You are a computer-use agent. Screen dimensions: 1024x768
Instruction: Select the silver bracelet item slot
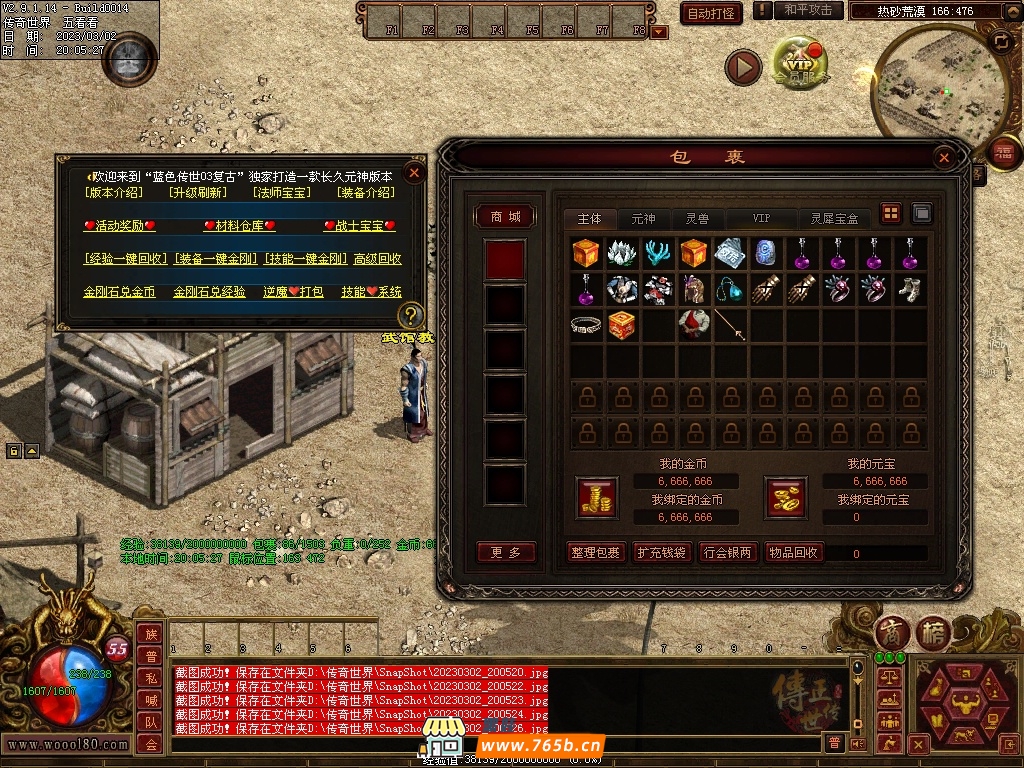pos(586,325)
